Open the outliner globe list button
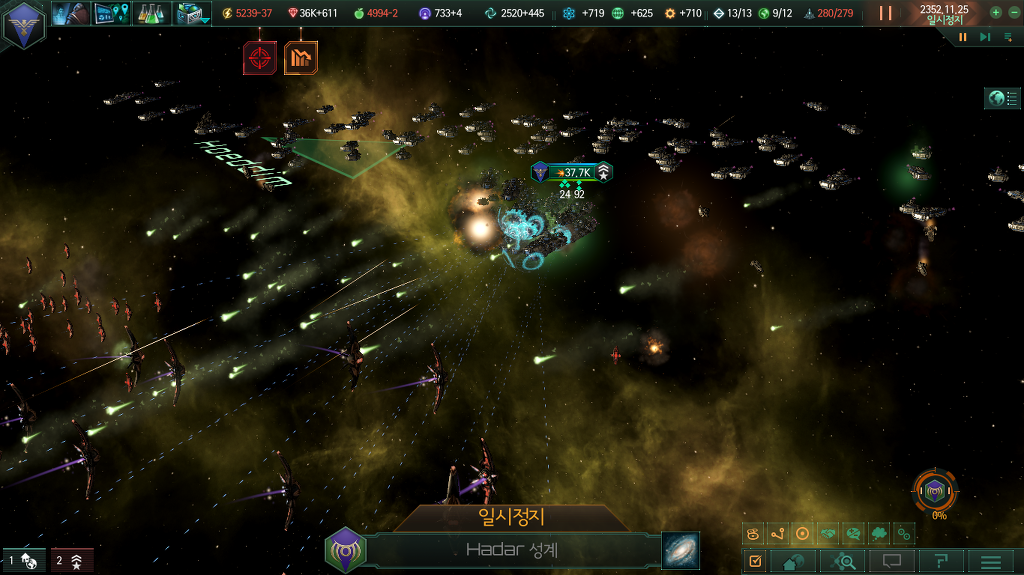Viewport: 1024px width, 575px height. pos(1002,98)
